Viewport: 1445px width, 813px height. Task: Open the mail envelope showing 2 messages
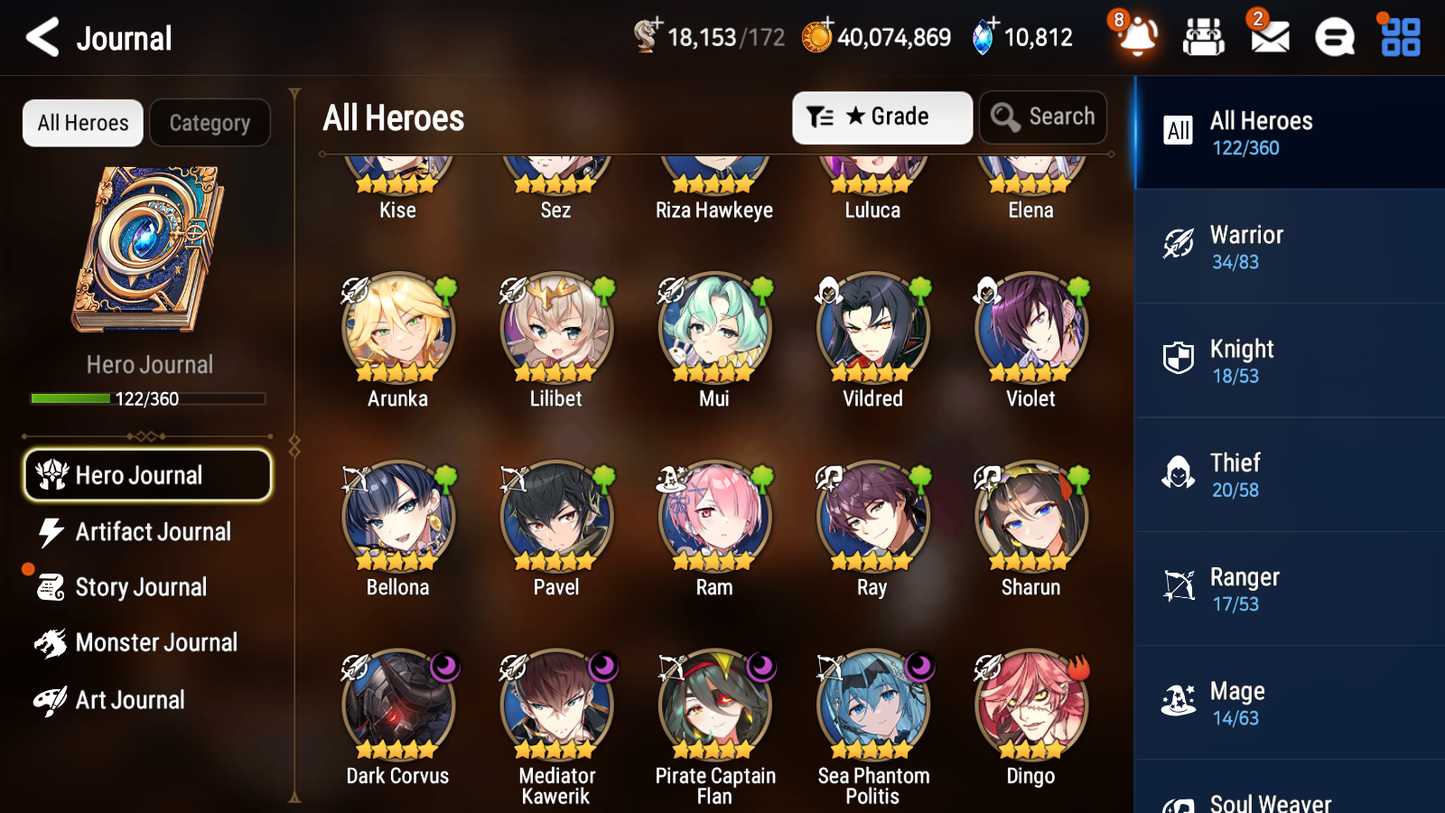pyautogui.click(x=1268, y=37)
